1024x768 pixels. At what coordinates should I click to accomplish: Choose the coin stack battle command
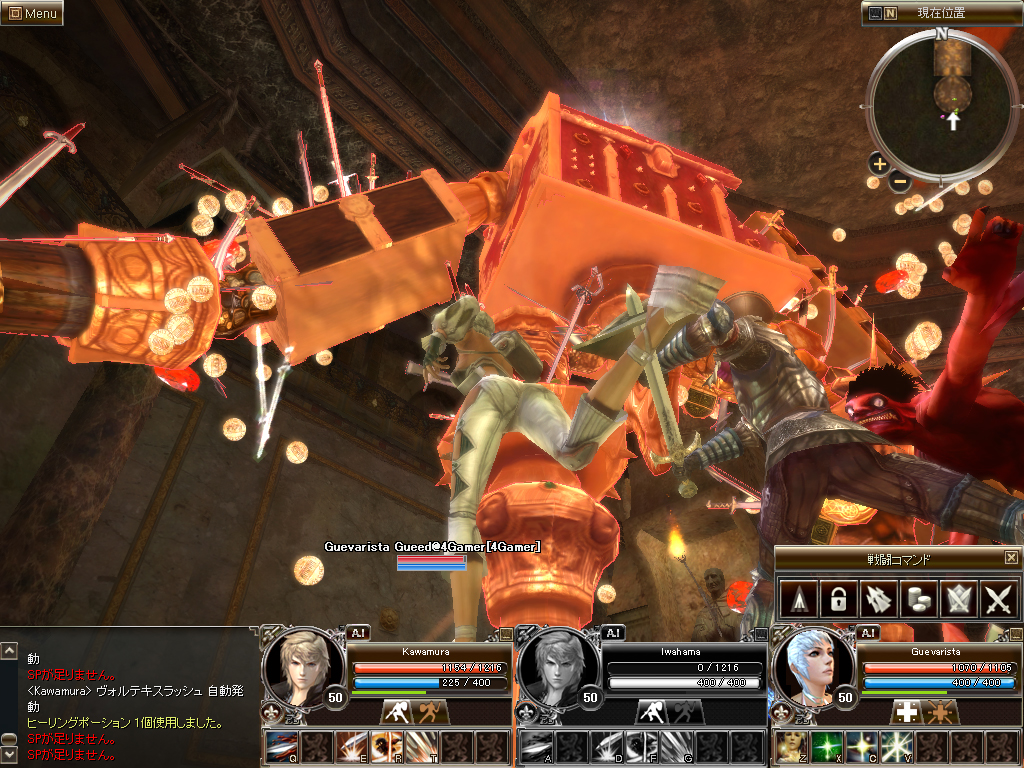[x=917, y=600]
